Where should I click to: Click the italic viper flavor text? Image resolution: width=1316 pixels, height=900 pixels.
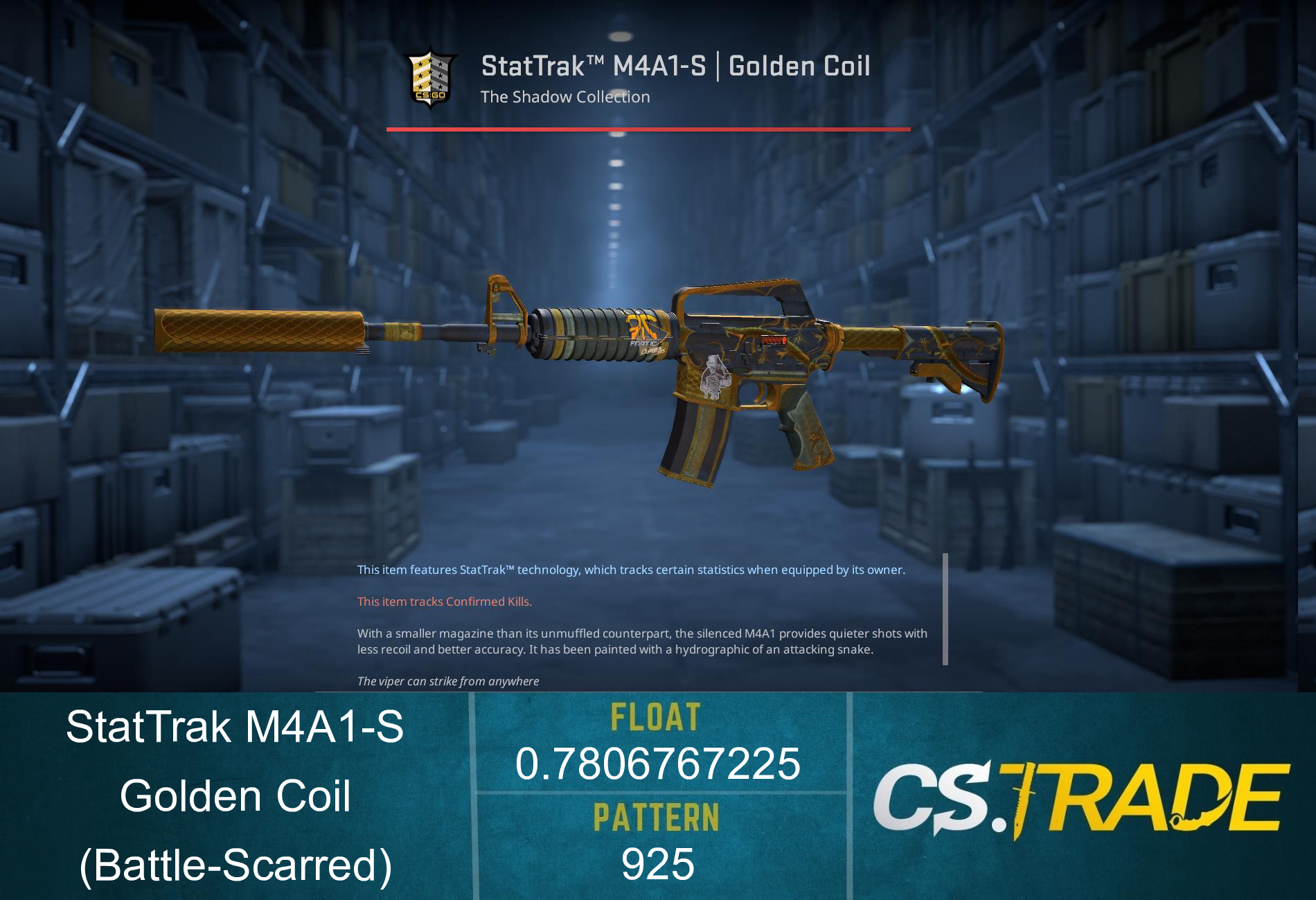coord(448,681)
